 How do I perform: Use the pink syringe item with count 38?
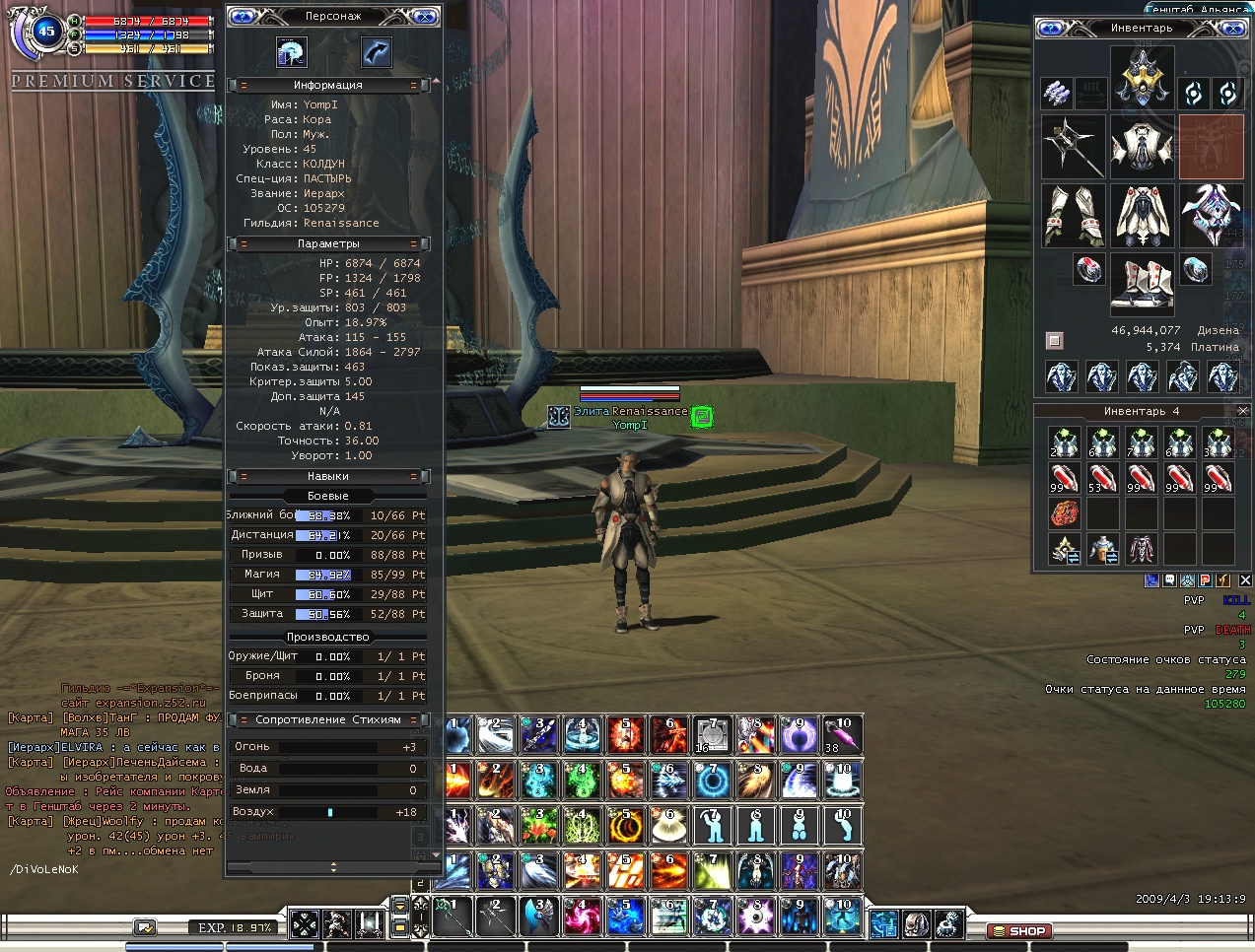[x=843, y=735]
